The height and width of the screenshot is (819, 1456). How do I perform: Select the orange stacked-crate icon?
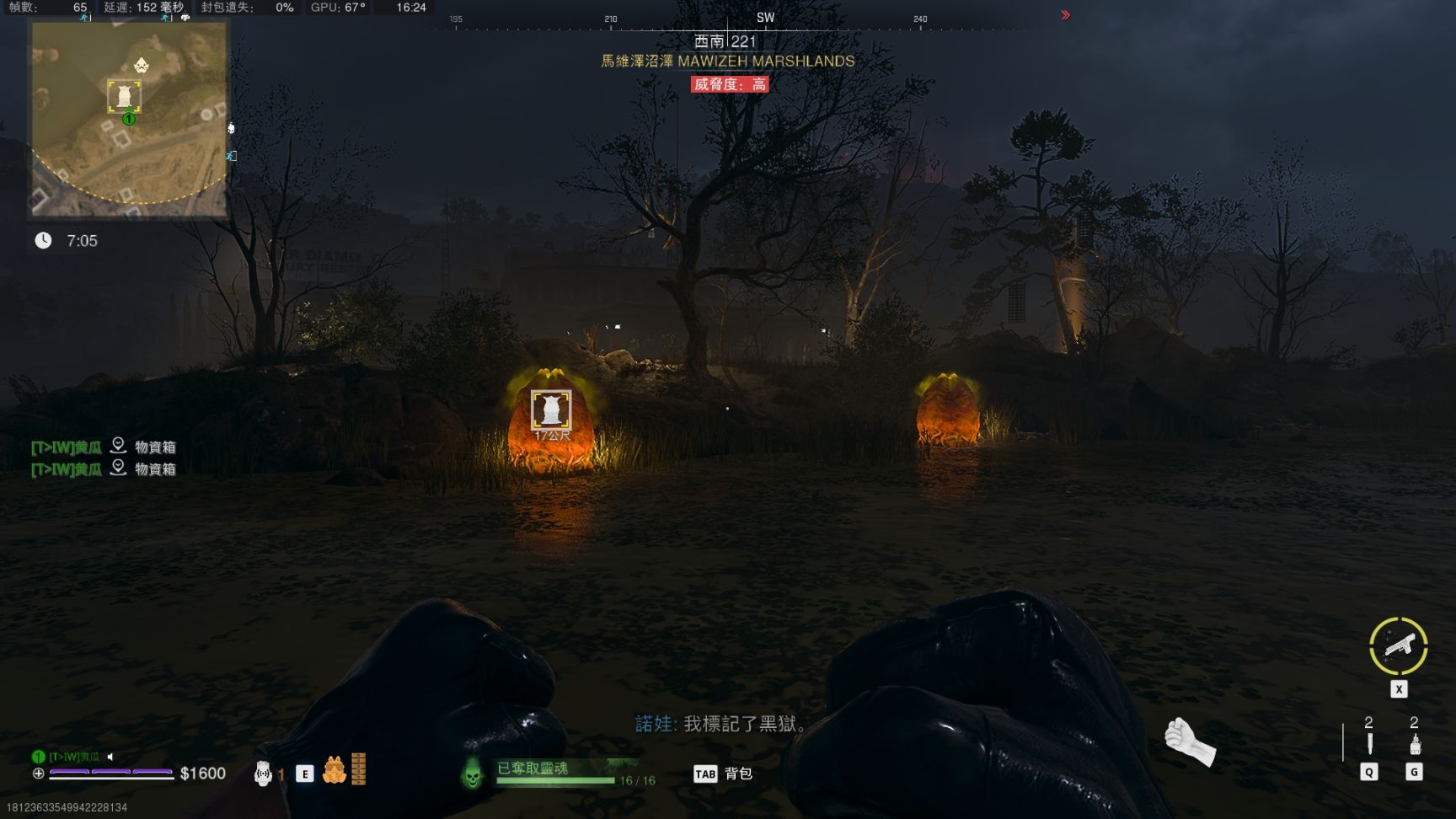[359, 769]
